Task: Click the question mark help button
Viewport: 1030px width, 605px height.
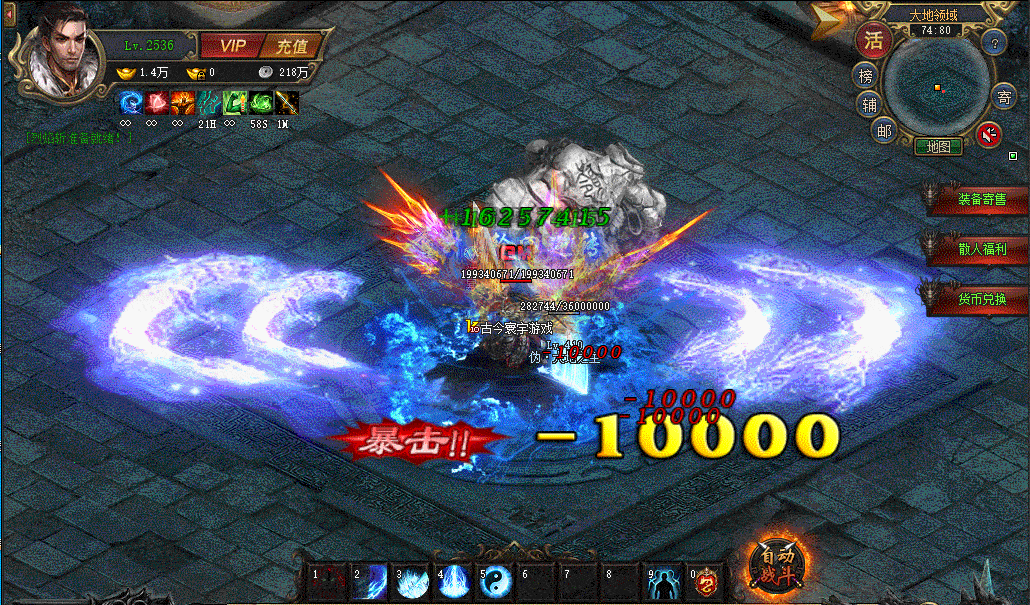Action: coord(993,42)
